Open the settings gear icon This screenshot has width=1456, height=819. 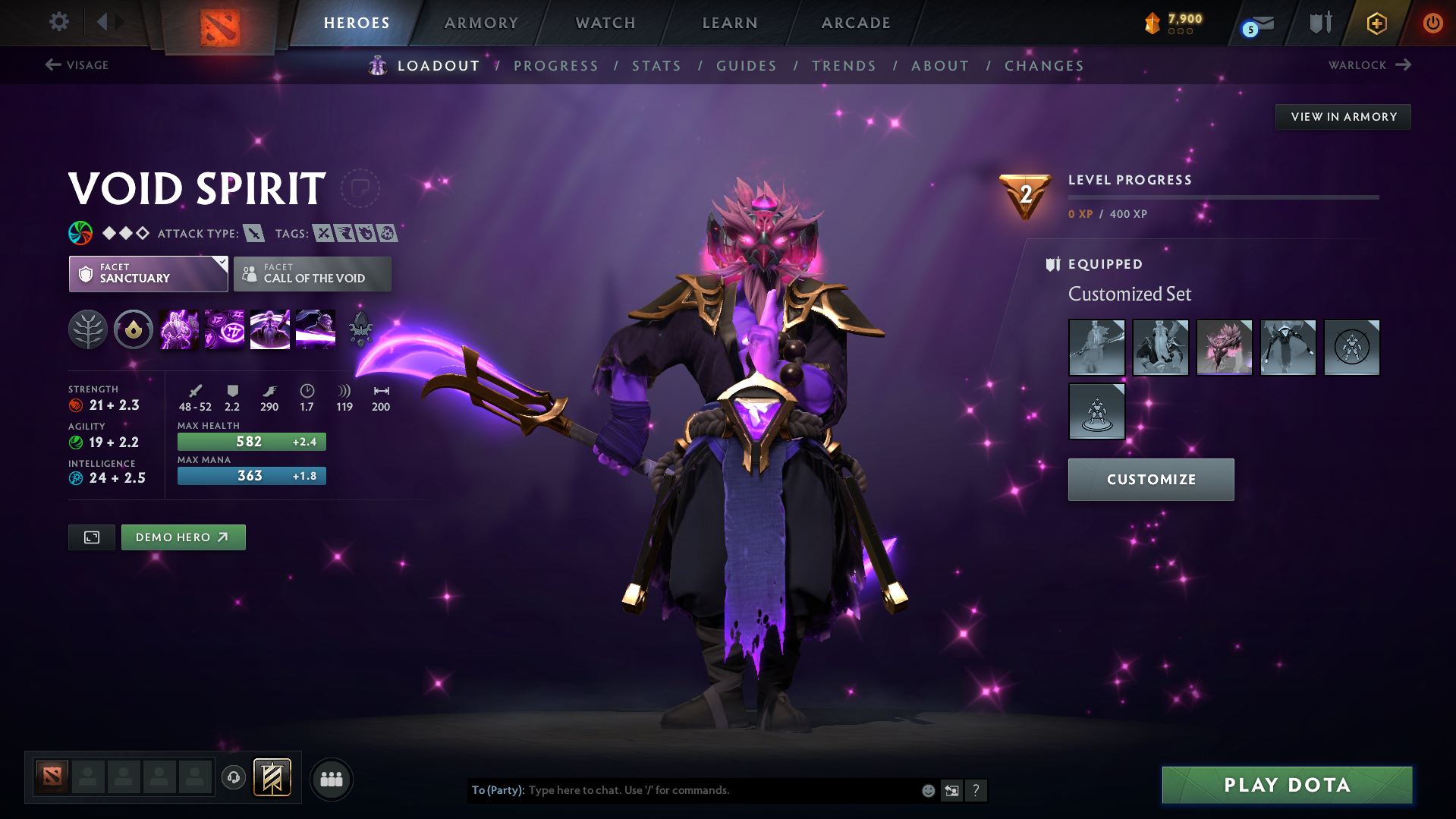(59, 22)
